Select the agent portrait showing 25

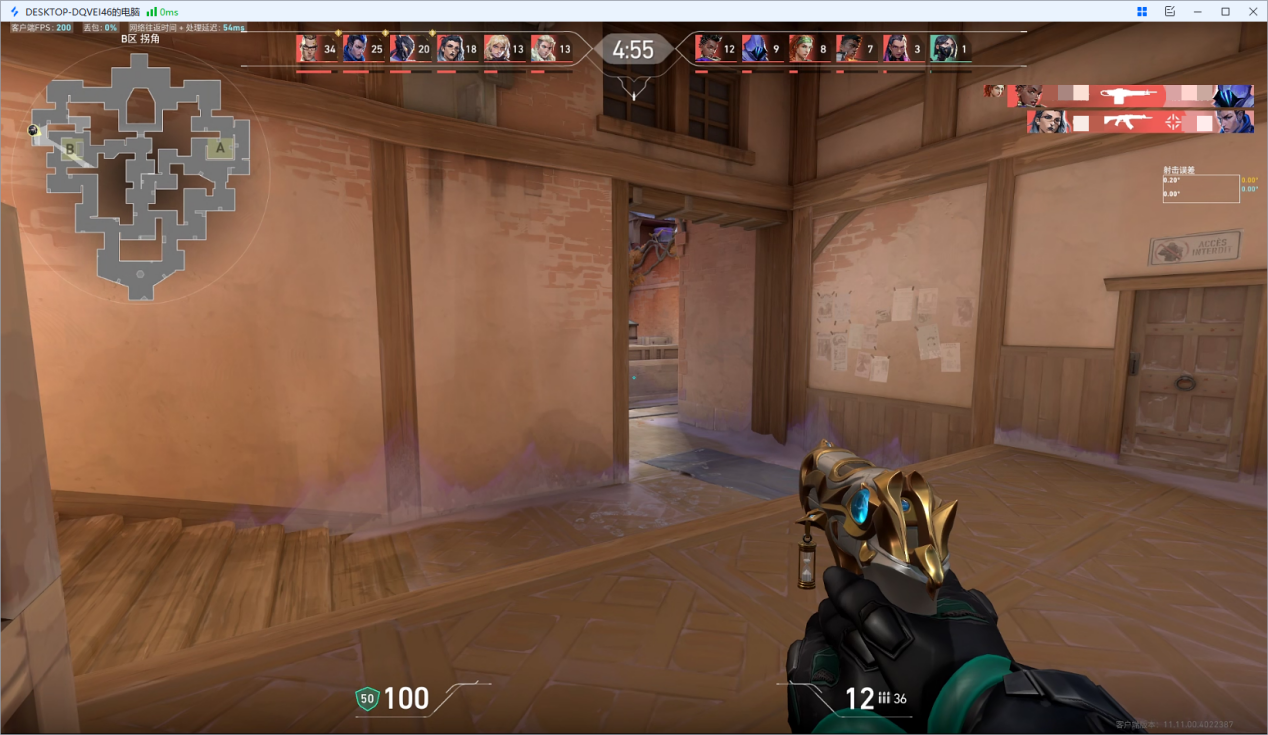pyautogui.click(x=356, y=48)
